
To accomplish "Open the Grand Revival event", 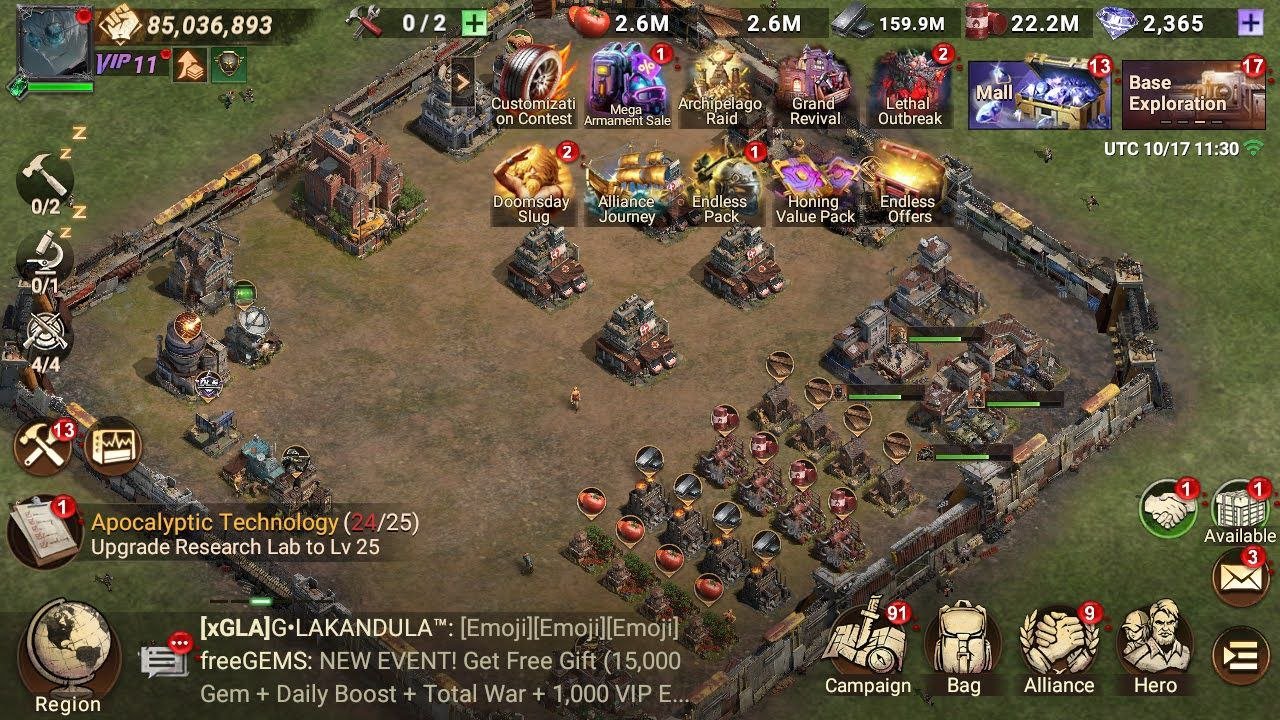I will (813, 87).
